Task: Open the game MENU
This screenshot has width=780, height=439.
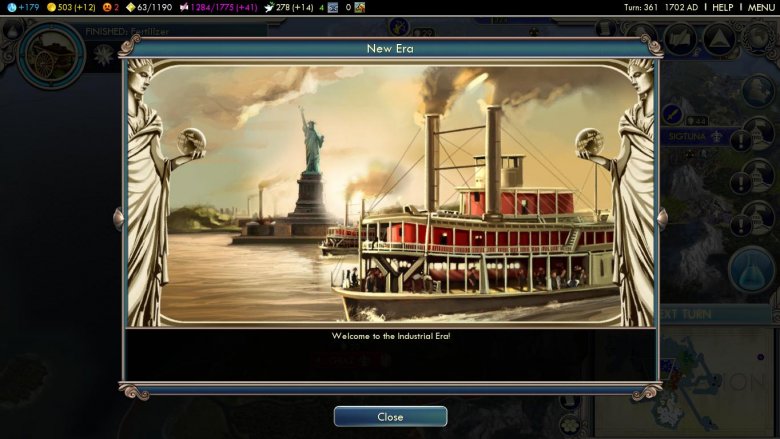Action: point(761,7)
